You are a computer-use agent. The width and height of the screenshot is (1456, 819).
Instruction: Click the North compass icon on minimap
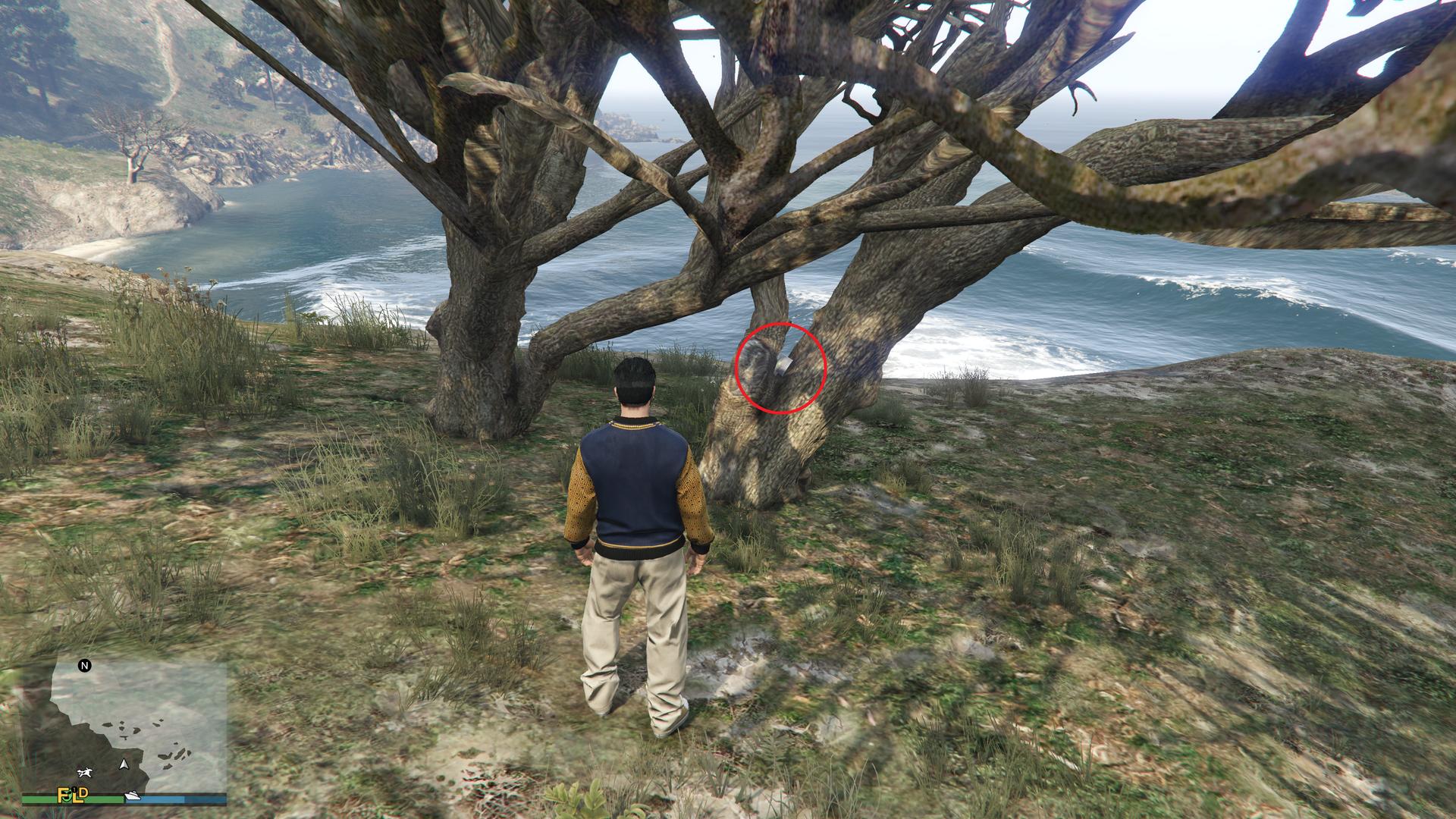pyautogui.click(x=84, y=666)
